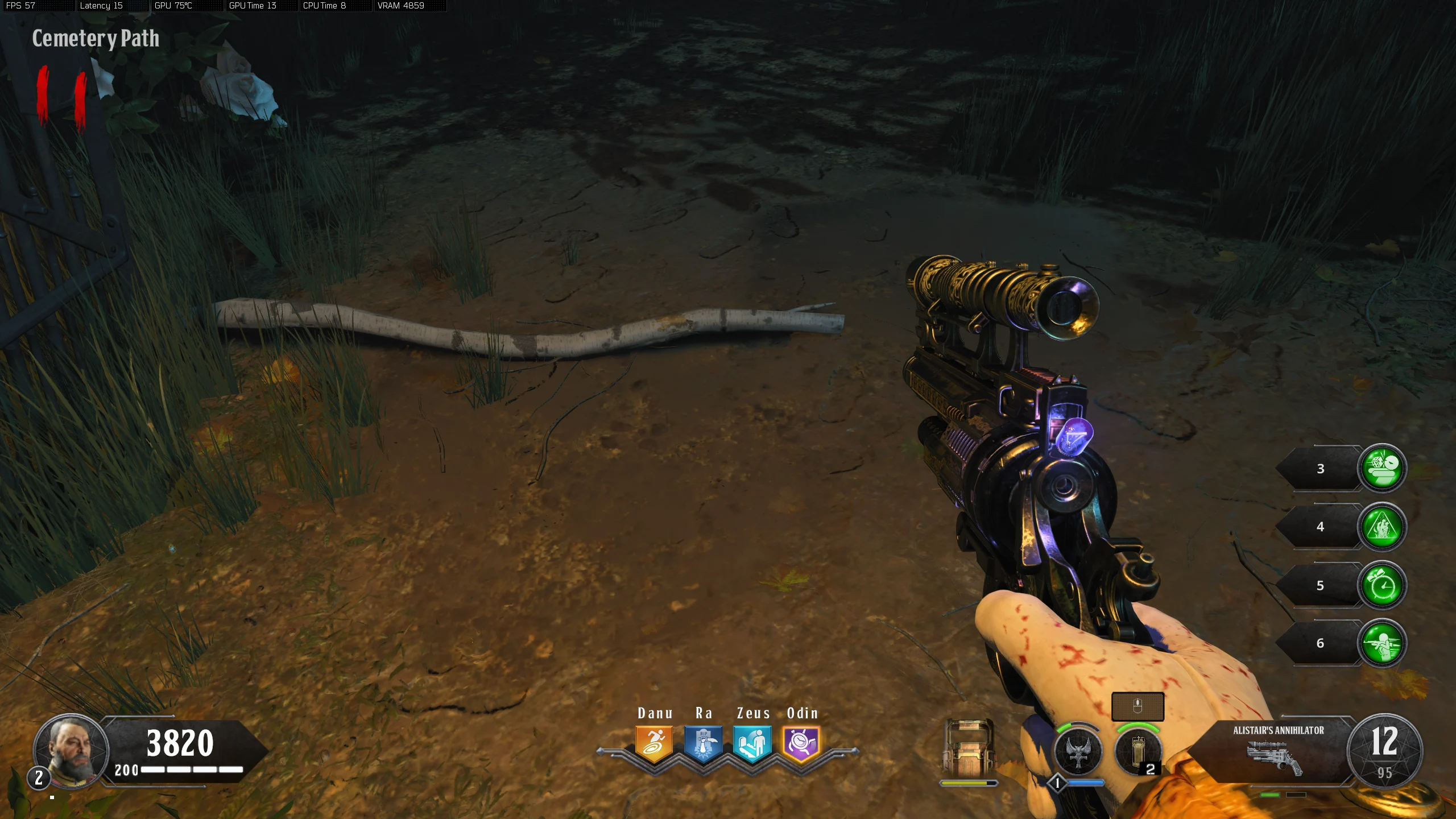Viewport: 1456px width, 819px height.
Task: Click the character portrait
Action: coord(71,751)
